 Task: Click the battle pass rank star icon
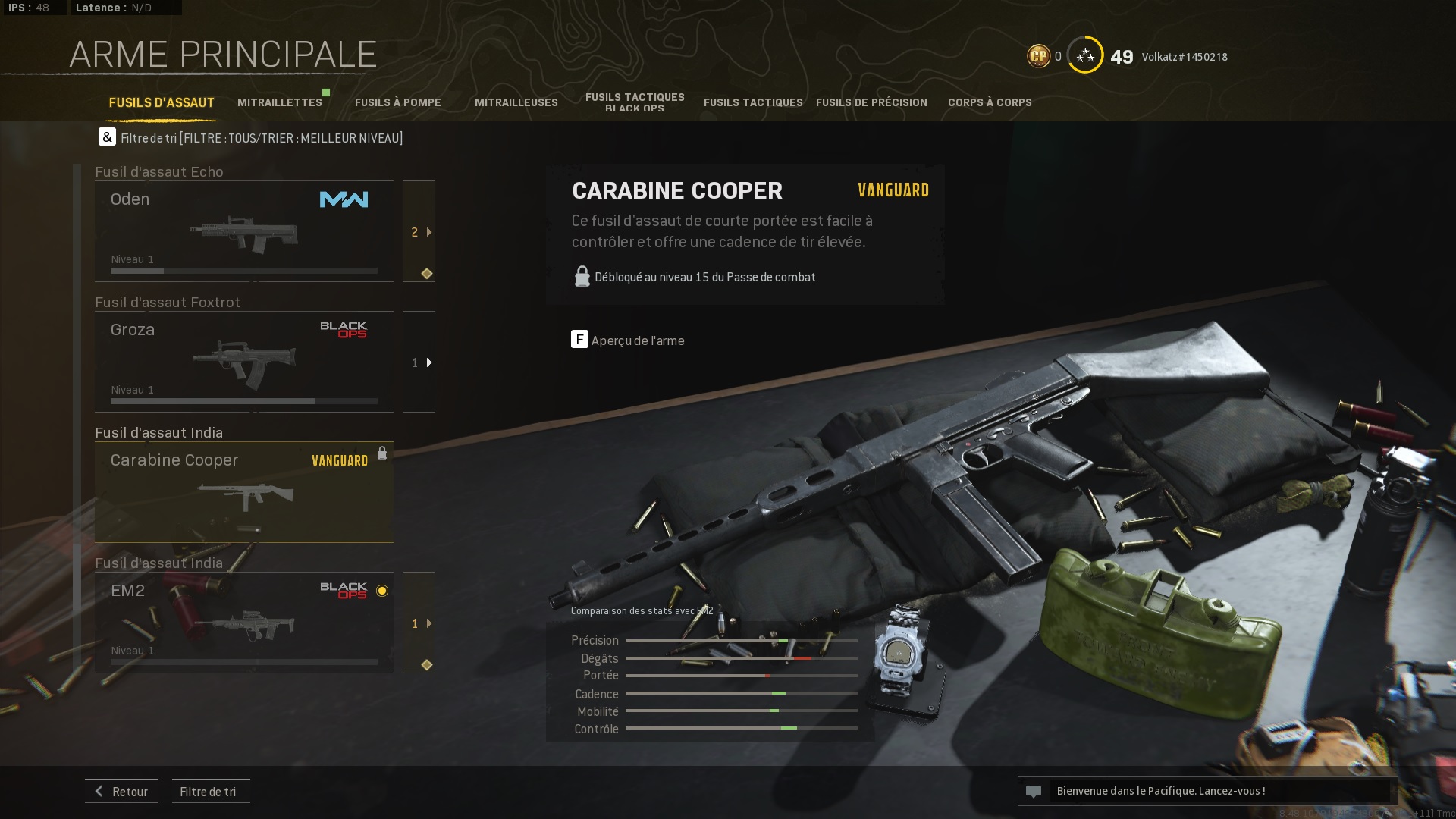point(1084,55)
